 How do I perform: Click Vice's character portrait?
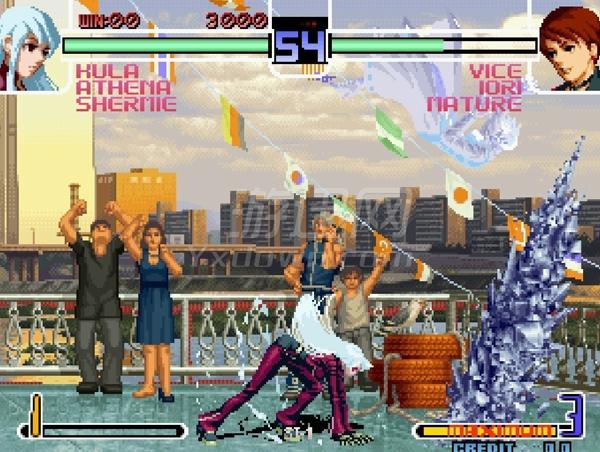point(569,45)
